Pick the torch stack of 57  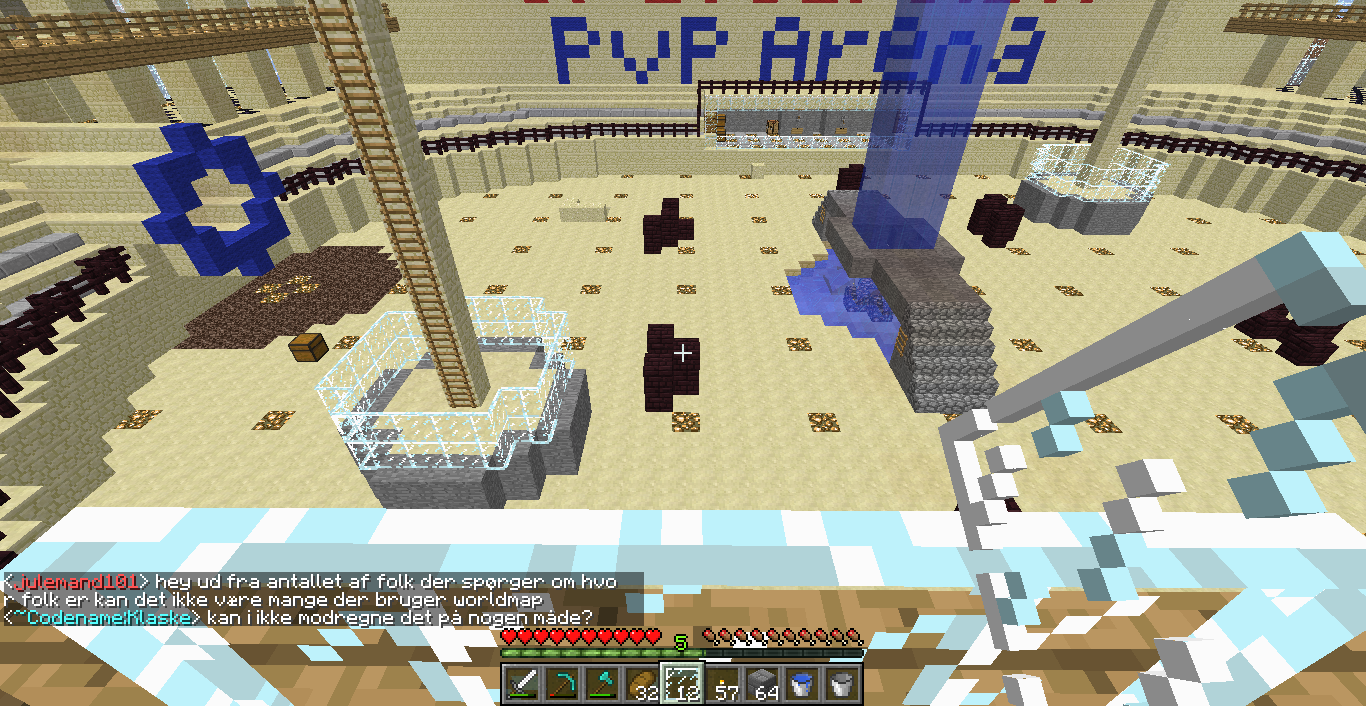[722, 684]
